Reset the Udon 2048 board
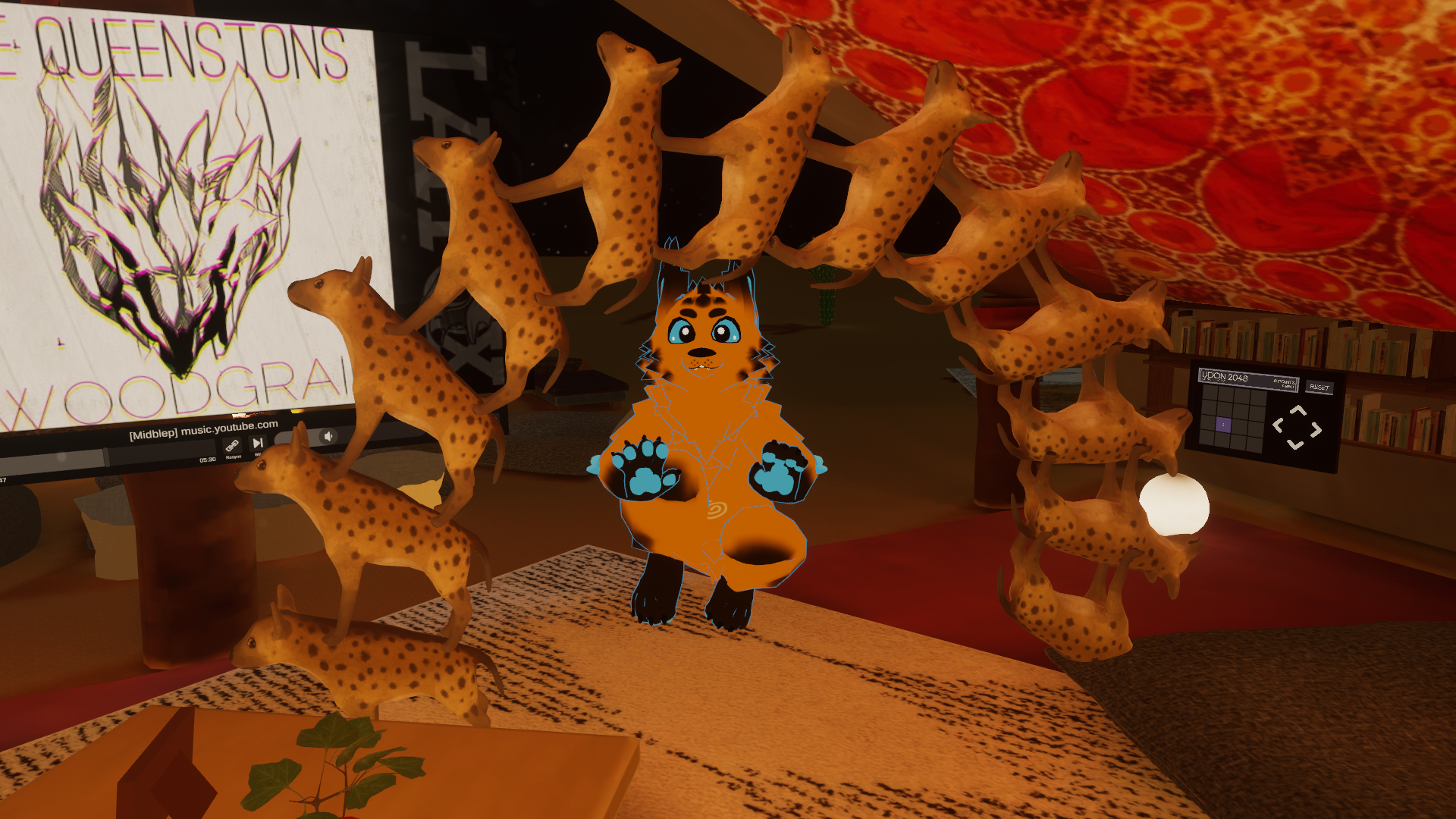The height and width of the screenshot is (819, 1456). point(1319,388)
